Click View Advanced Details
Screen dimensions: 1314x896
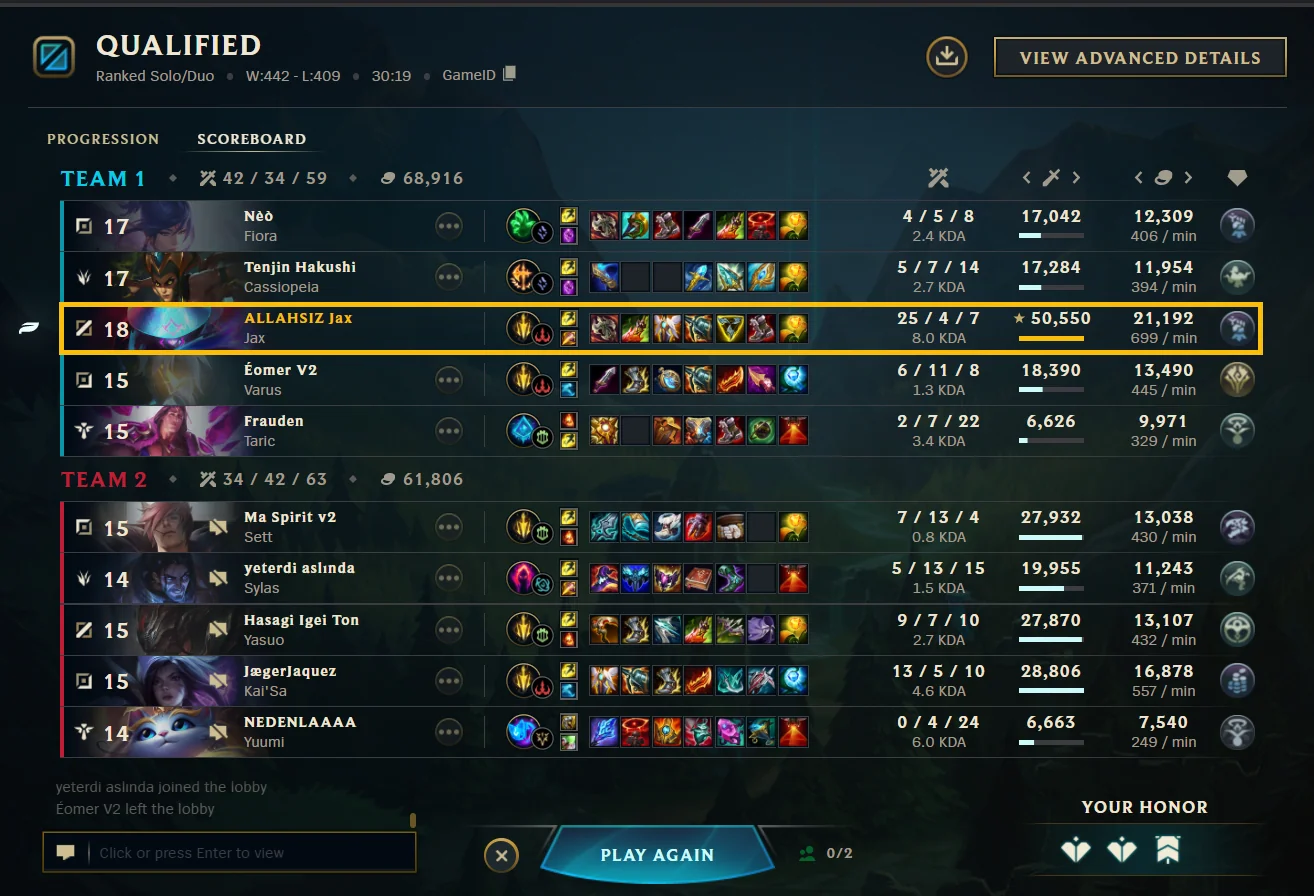coord(1139,57)
